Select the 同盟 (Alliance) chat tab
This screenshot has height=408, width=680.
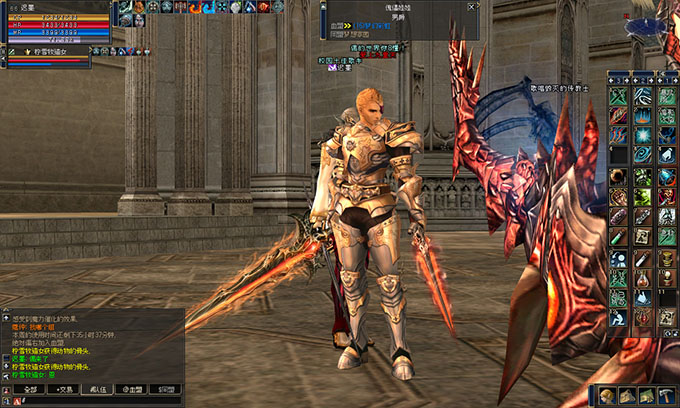click(x=169, y=388)
